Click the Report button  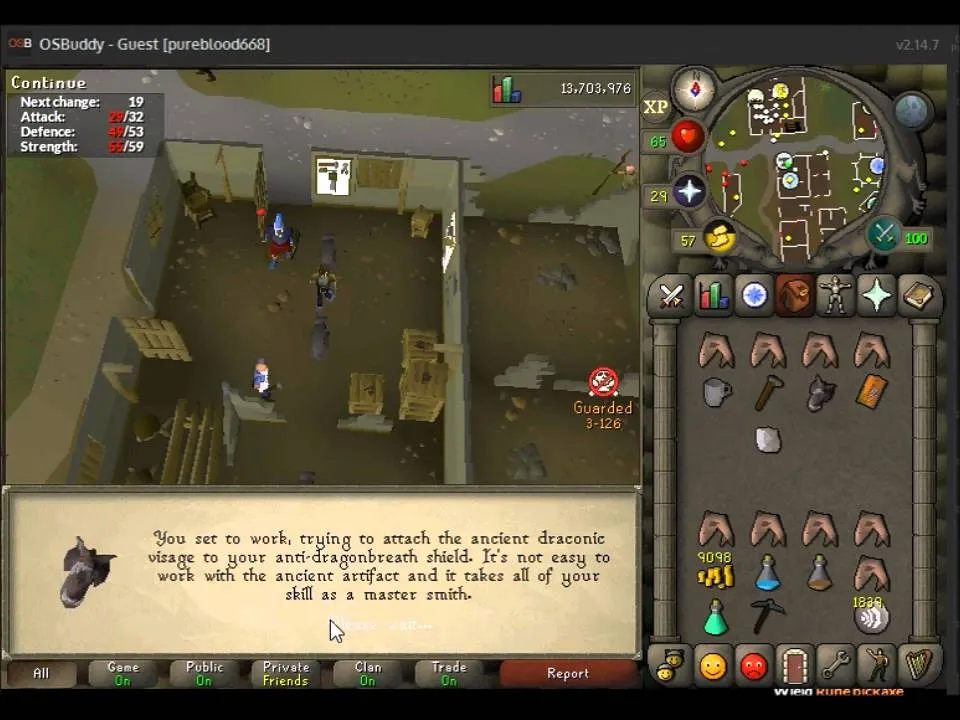coord(567,674)
